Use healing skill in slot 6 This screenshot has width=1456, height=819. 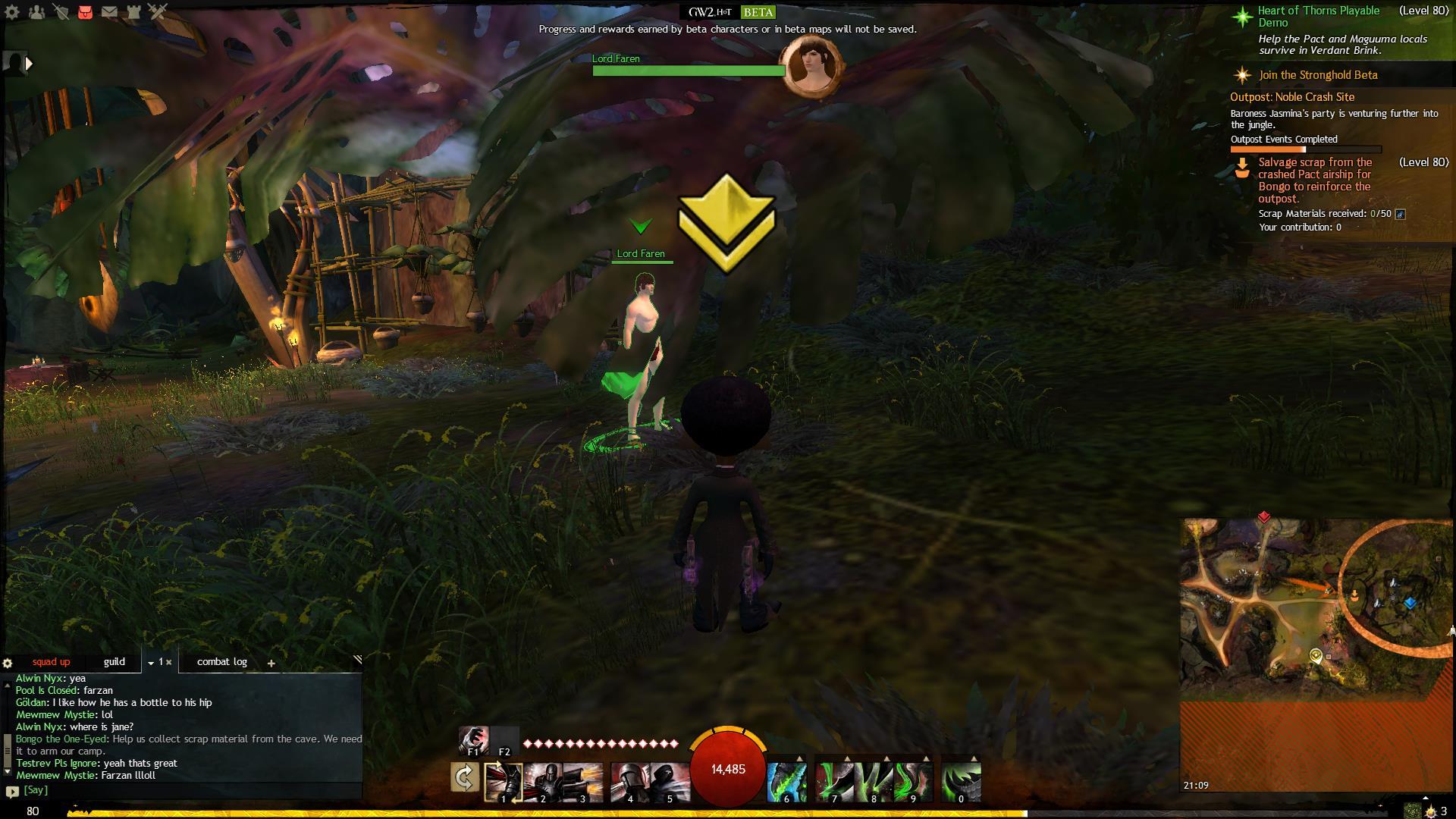(786, 783)
